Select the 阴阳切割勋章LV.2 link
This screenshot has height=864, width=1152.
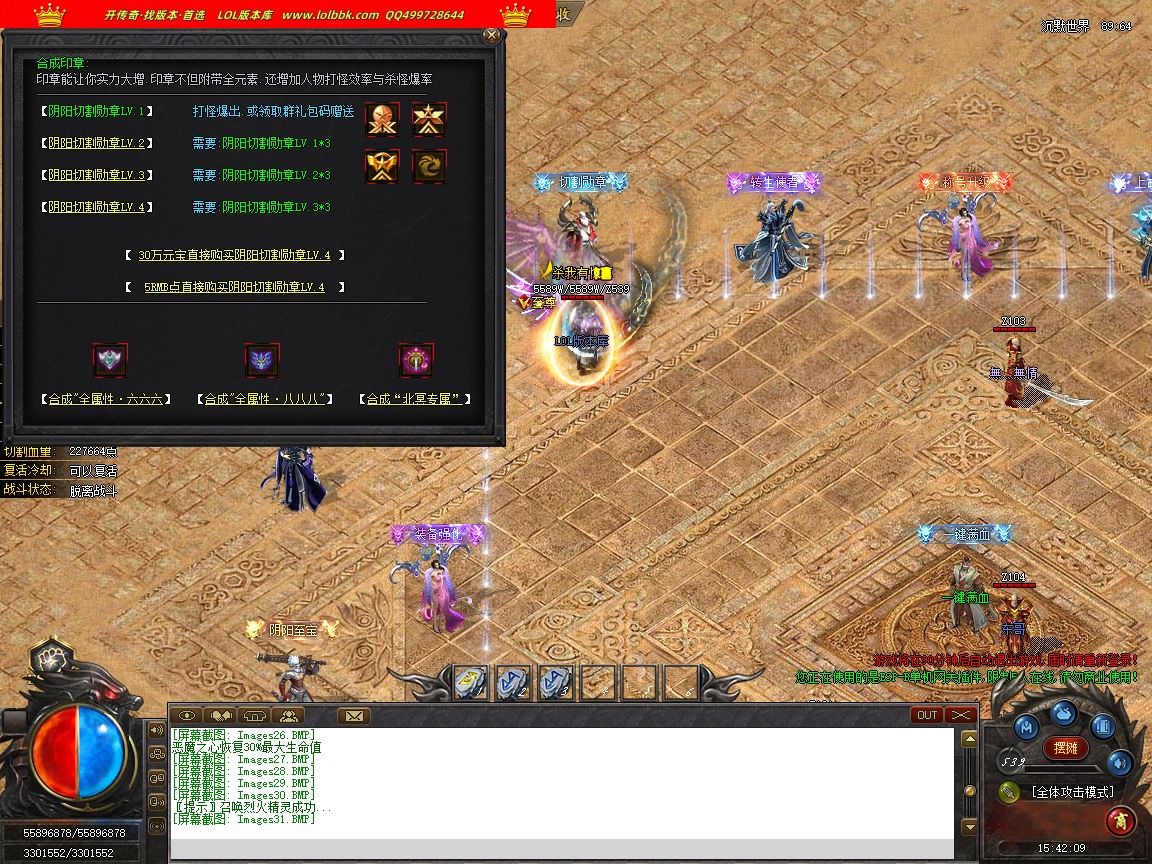[x=97, y=143]
